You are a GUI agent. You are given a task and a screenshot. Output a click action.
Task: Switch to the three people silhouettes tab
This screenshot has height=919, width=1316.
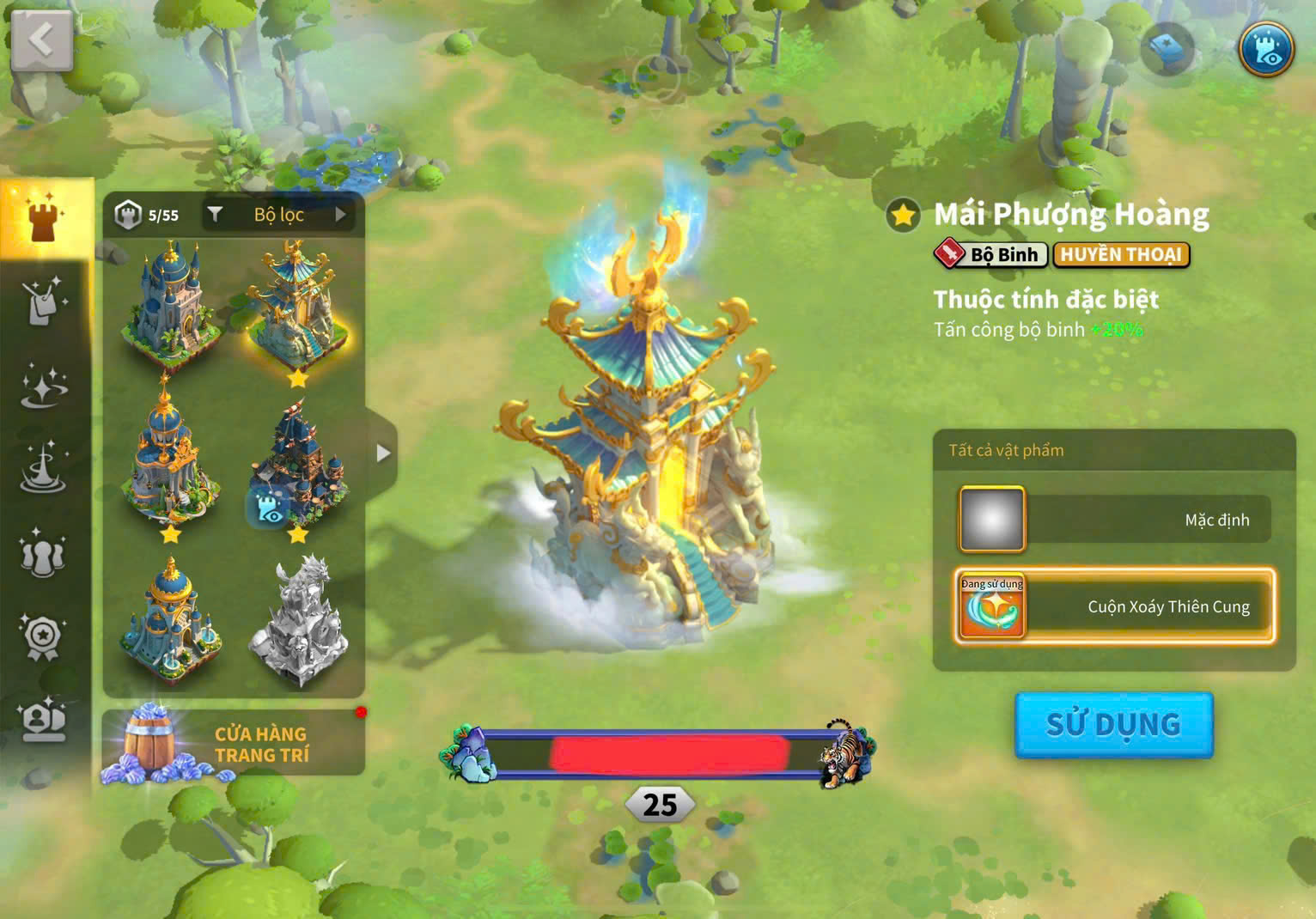coord(43,554)
